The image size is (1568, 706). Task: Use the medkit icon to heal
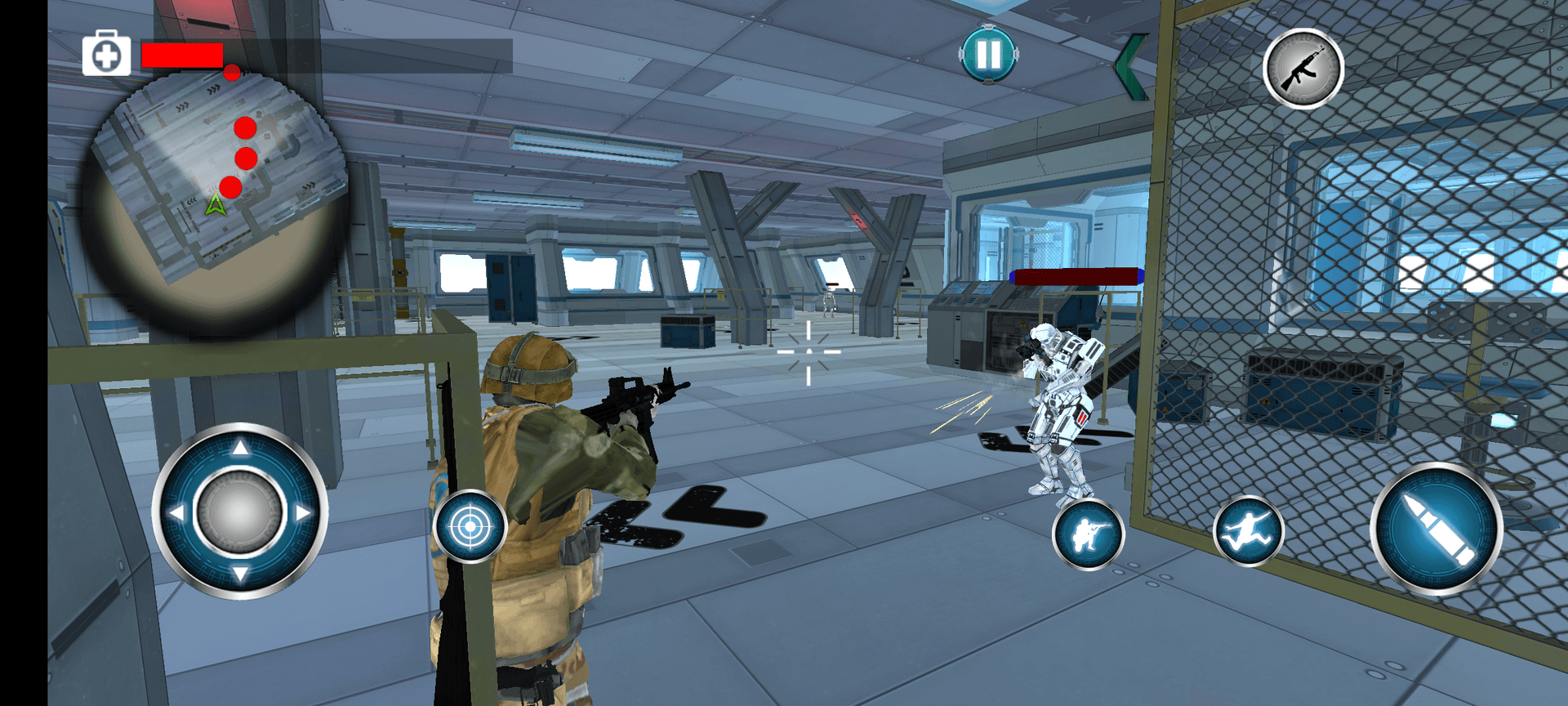point(106,55)
